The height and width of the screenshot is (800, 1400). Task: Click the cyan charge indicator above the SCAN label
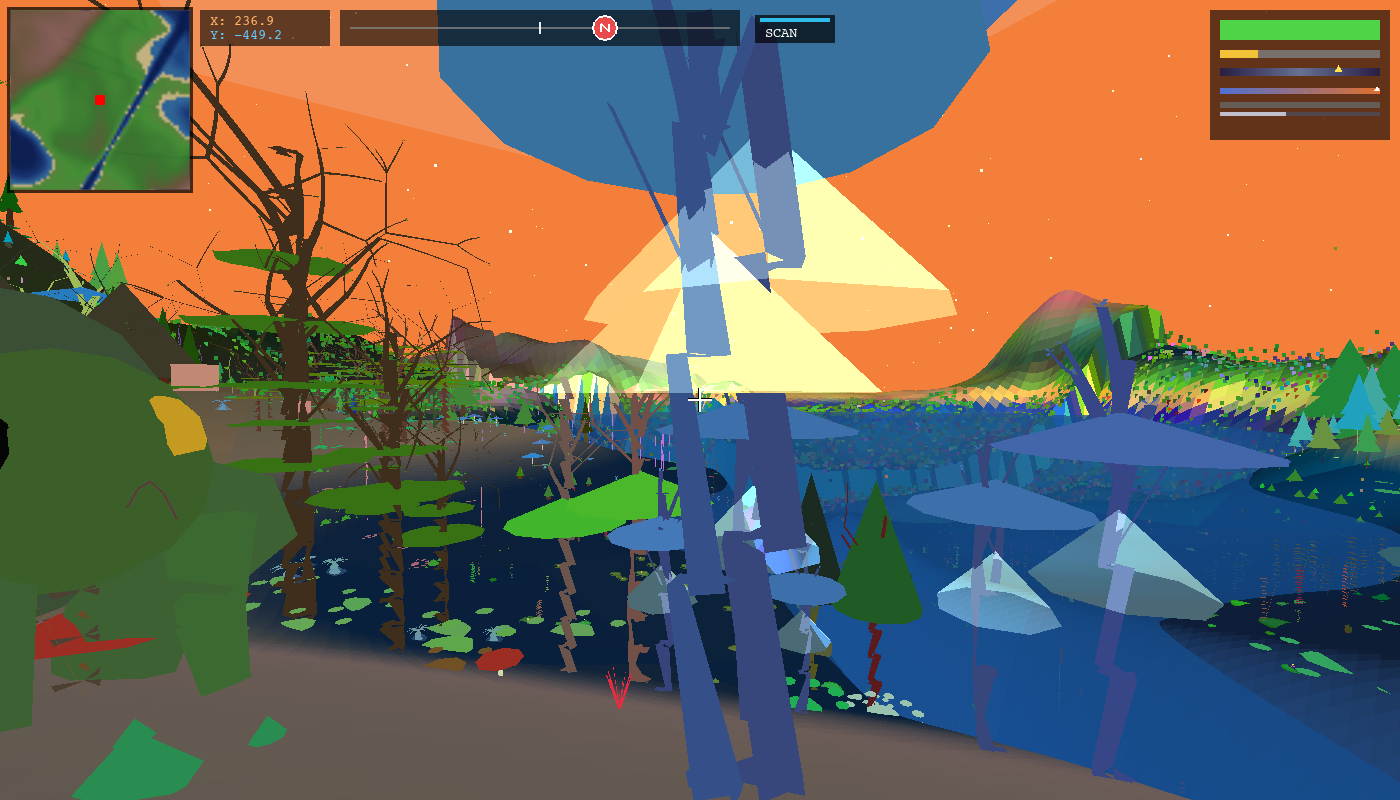point(795,20)
